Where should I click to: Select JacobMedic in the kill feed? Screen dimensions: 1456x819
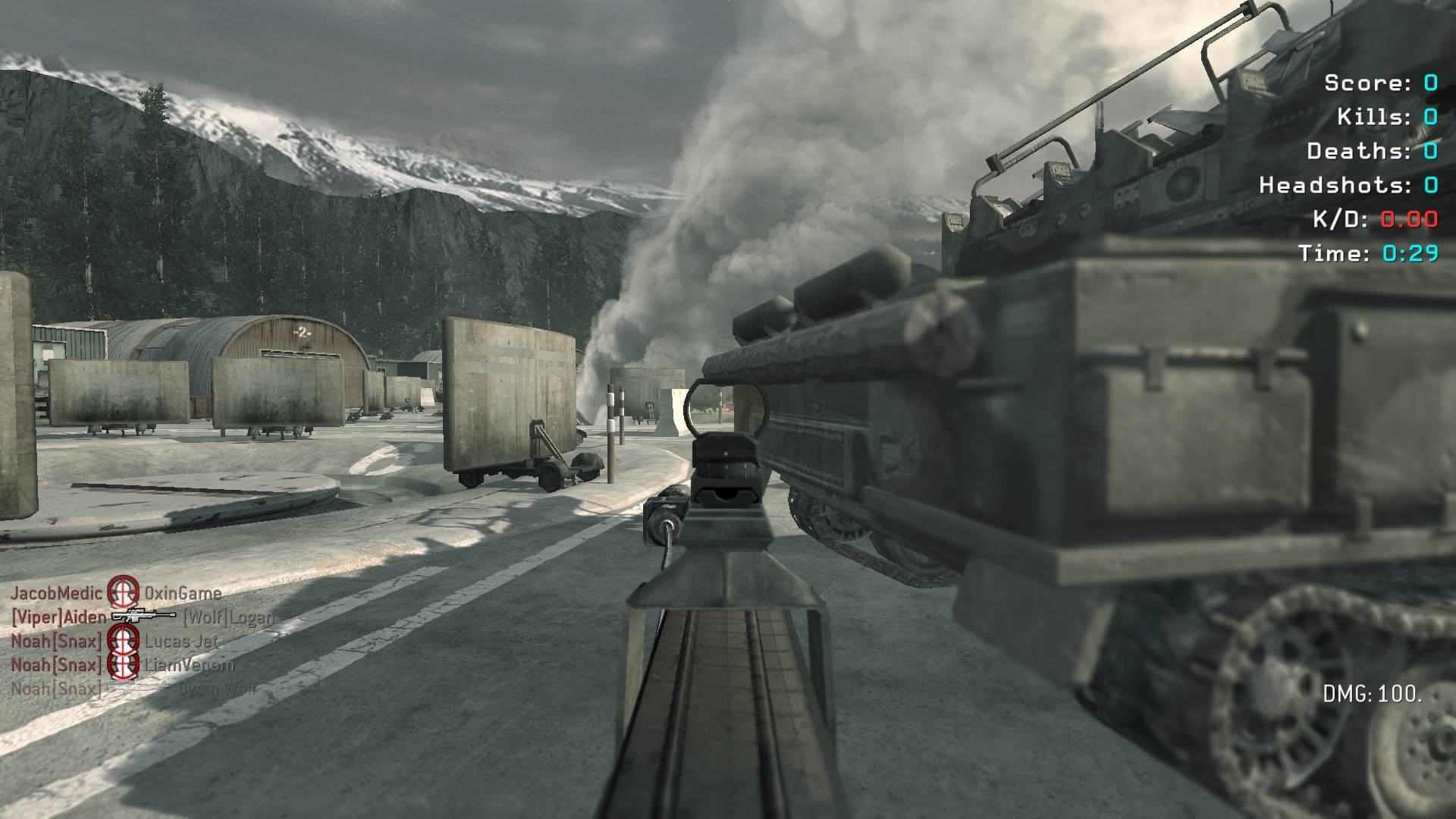56,593
